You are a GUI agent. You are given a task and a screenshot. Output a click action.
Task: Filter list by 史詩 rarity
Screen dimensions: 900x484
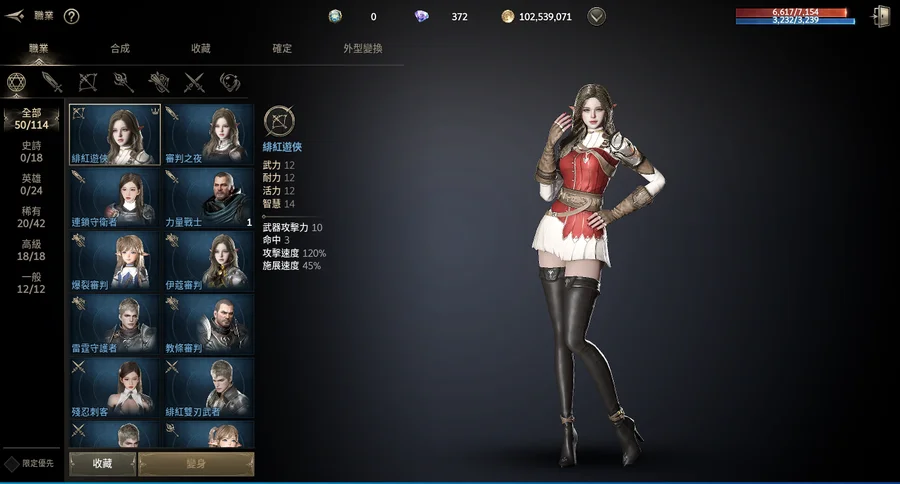click(x=32, y=152)
